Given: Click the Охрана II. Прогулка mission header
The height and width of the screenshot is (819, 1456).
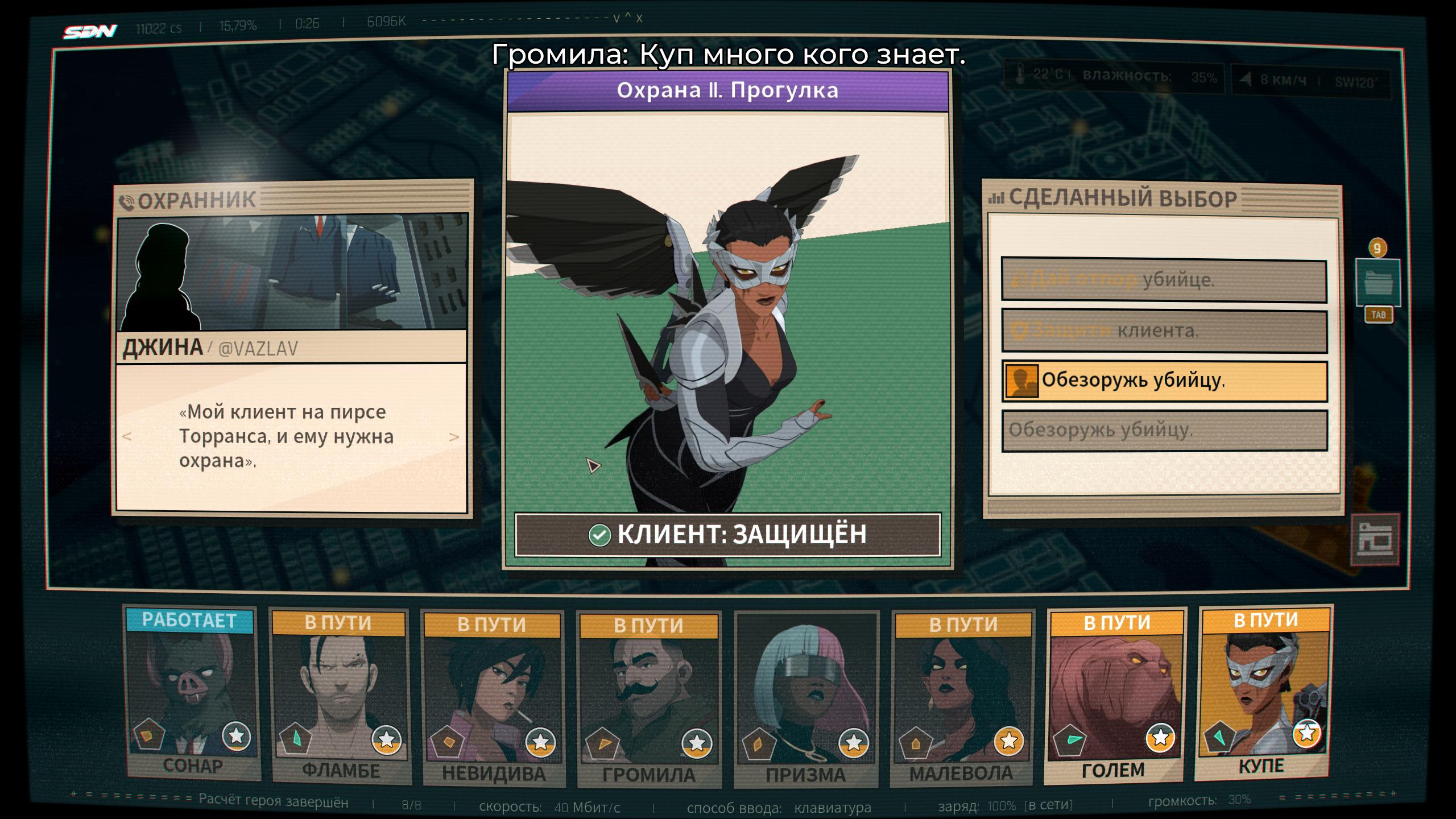Looking at the screenshot, I should 727,90.
